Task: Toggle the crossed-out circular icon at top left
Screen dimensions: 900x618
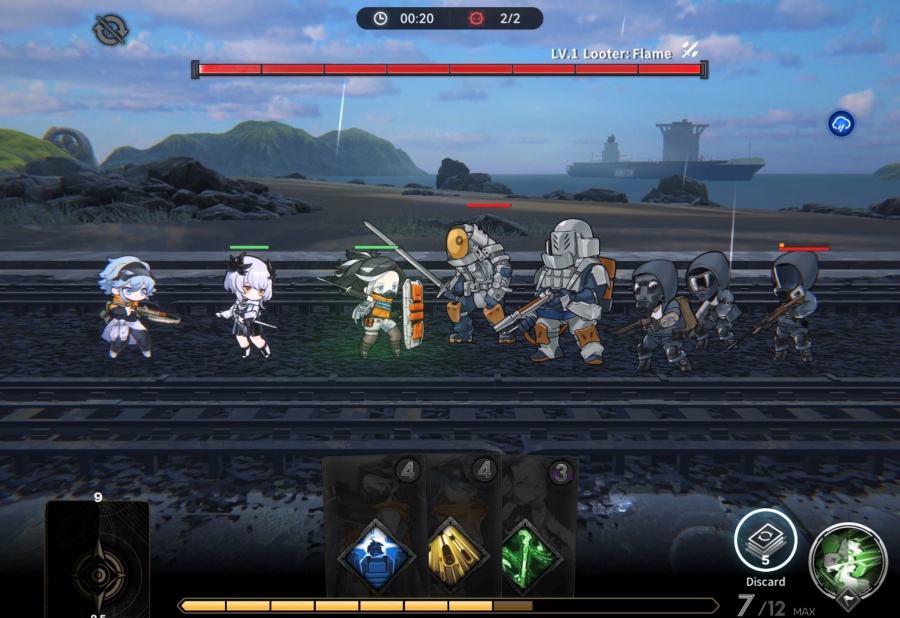Action: 109,29
